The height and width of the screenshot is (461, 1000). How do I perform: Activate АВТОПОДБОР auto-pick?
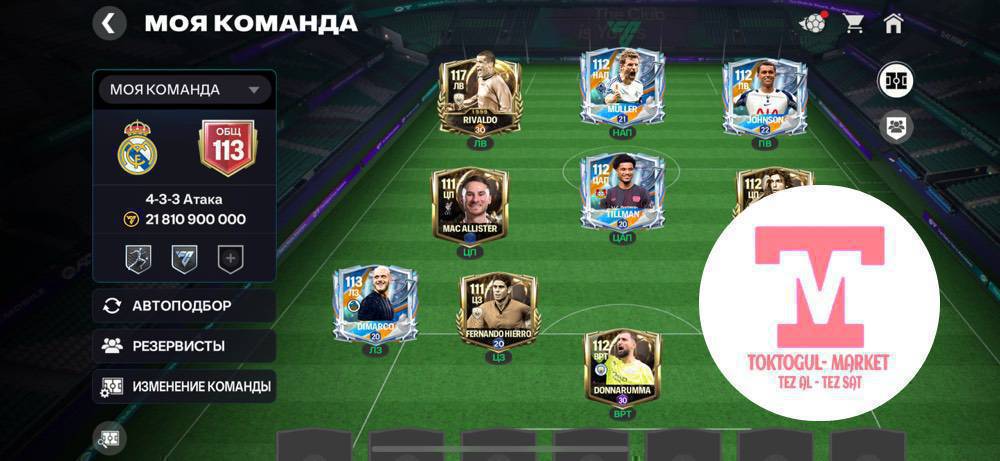tap(184, 306)
